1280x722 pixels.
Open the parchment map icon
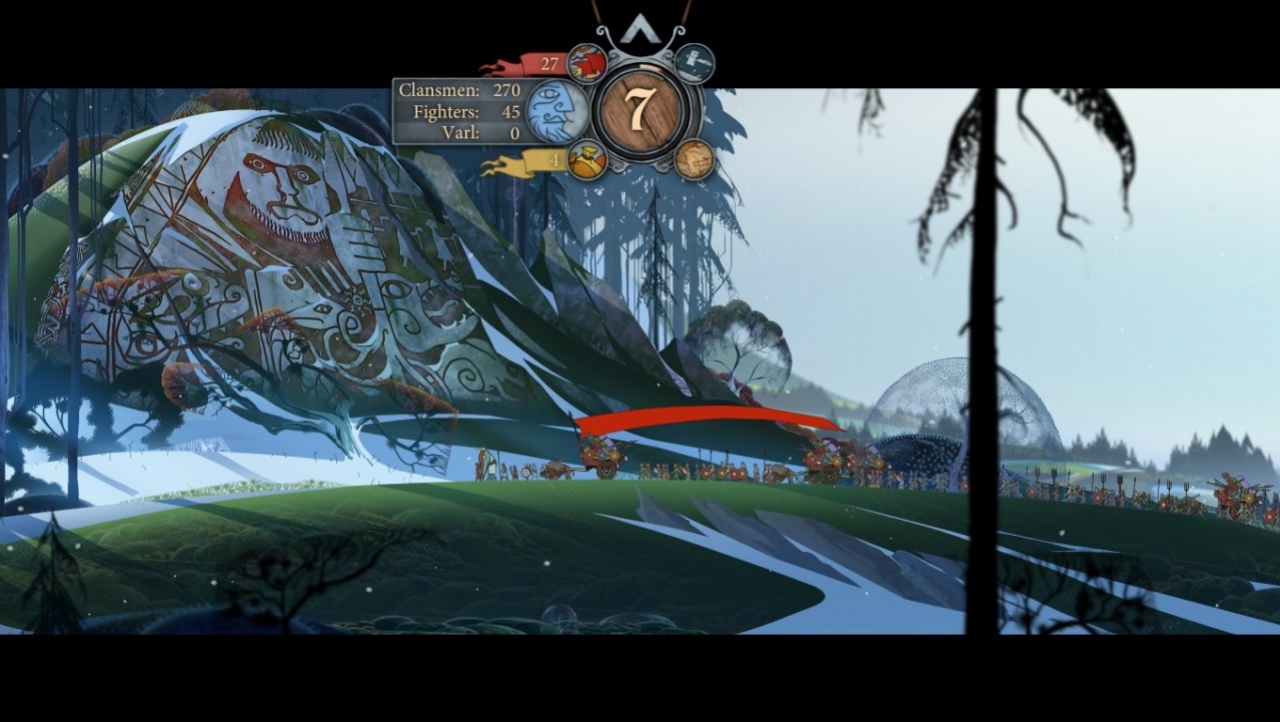(695, 158)
